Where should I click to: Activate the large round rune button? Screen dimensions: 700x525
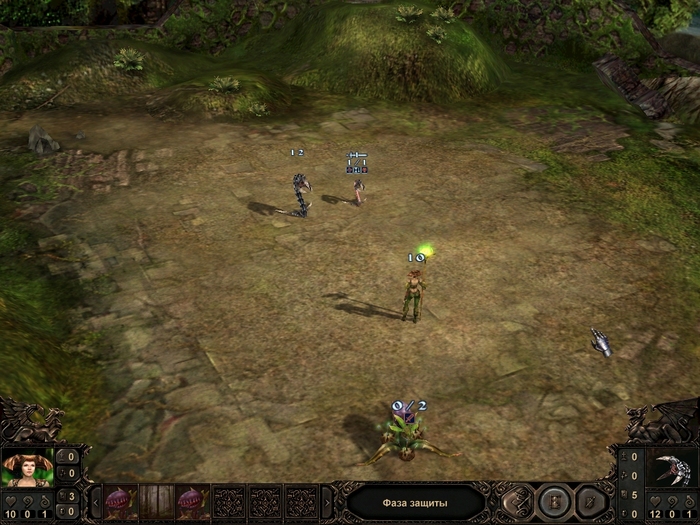tap(552, 500)
